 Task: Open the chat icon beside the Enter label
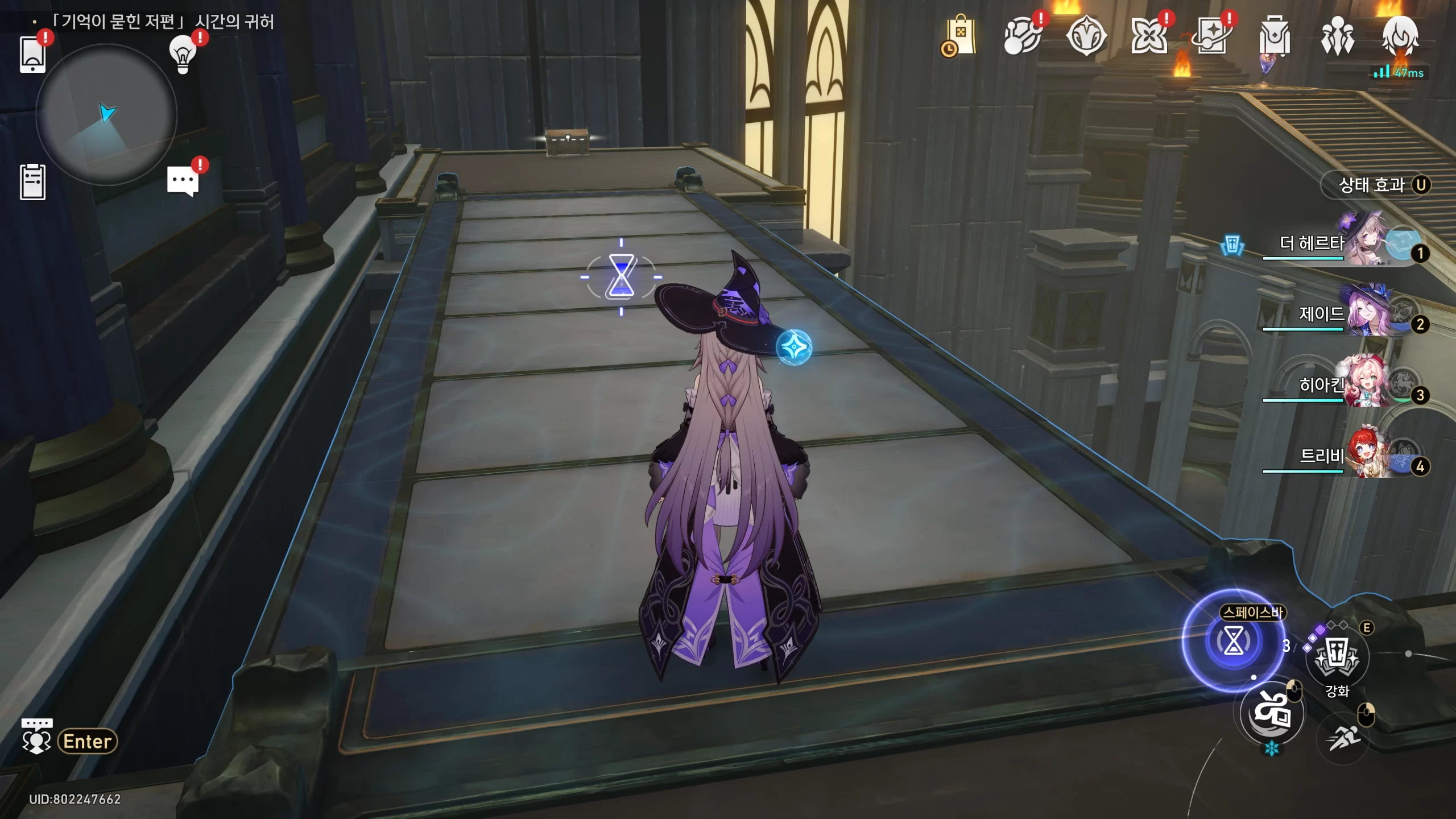click(x=36, y=737)
